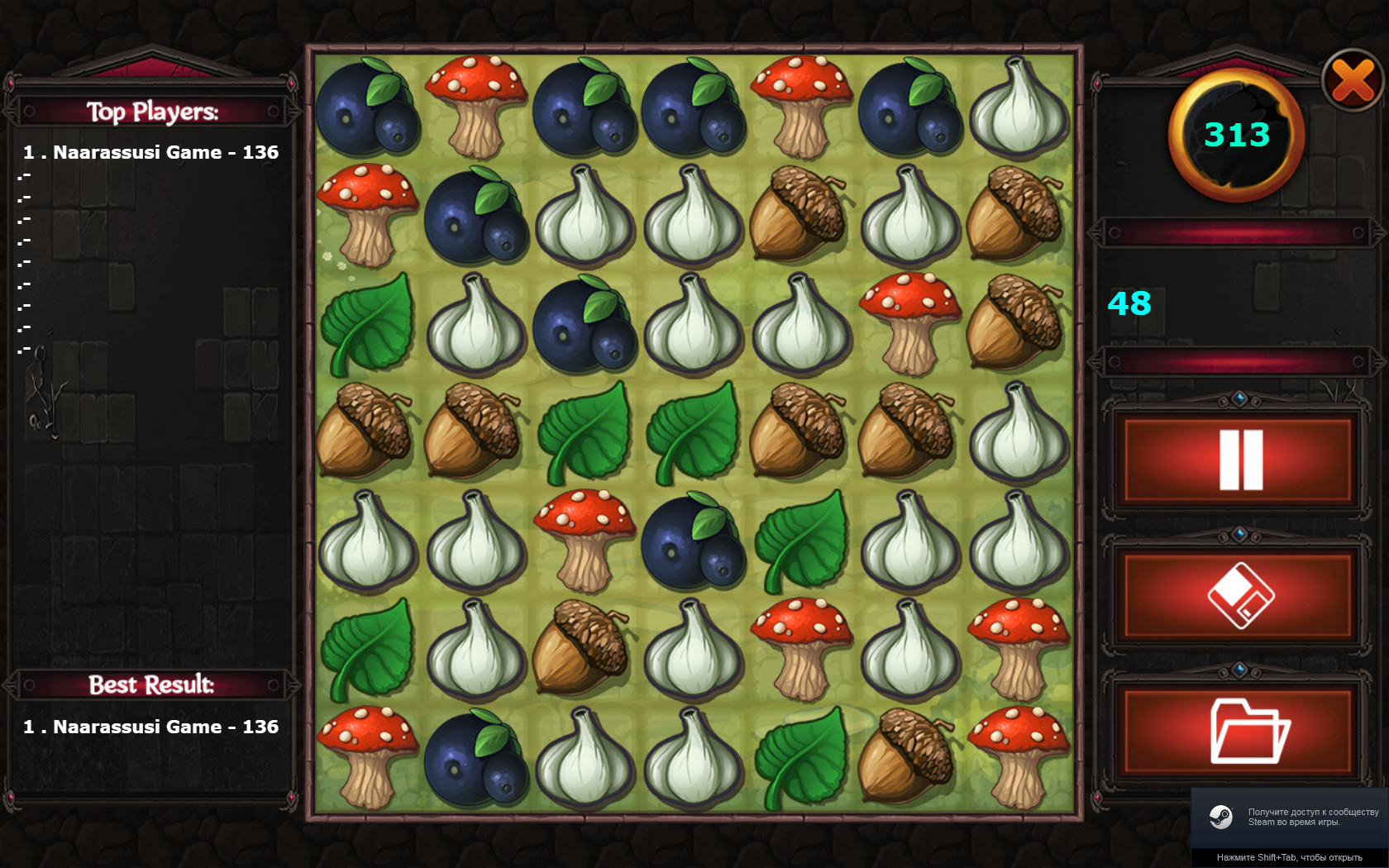Select the blueberry tile in the top-left corner

point(367,107)
